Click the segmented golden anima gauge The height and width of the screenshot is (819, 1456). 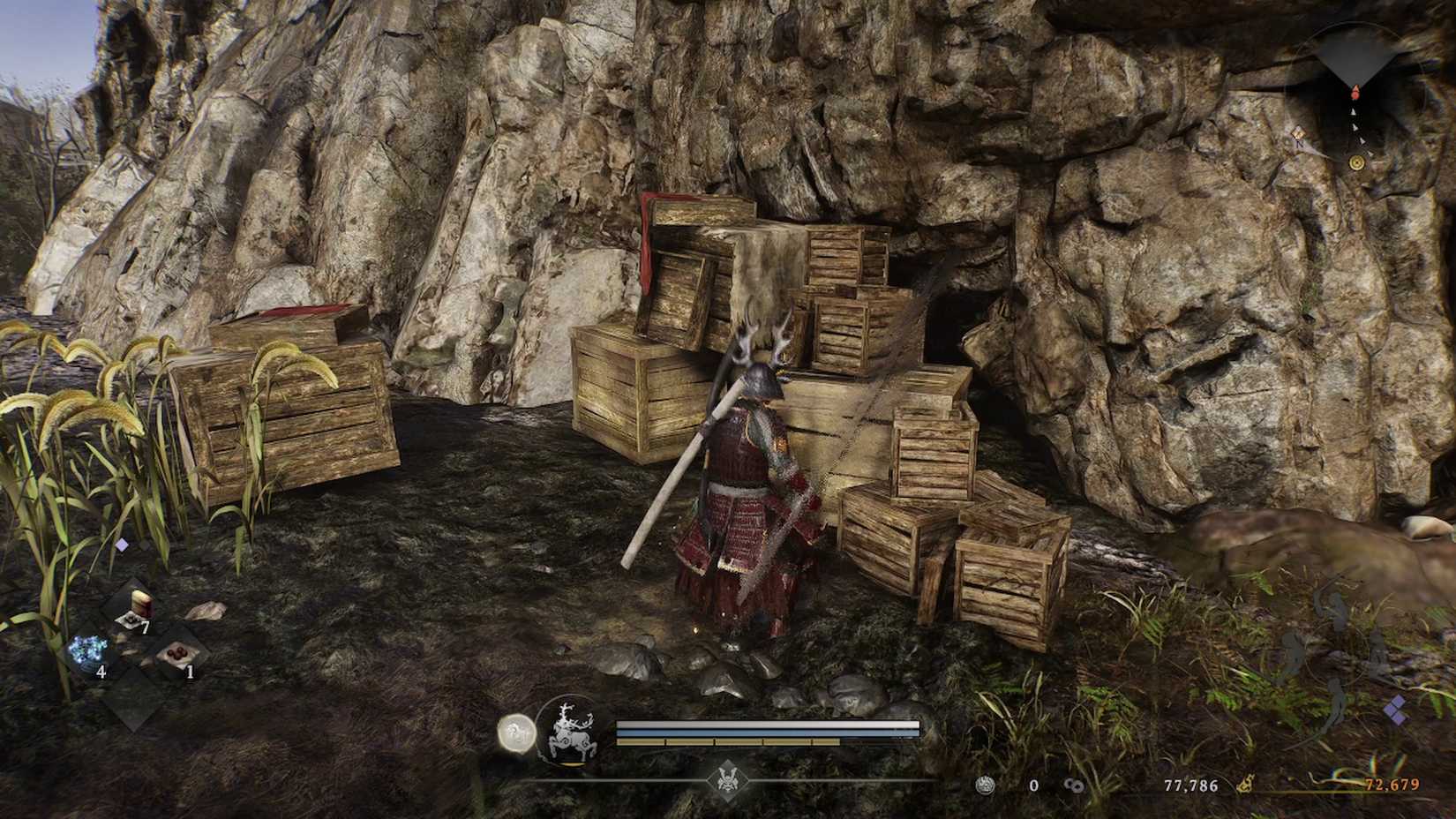tap(728, 741)
